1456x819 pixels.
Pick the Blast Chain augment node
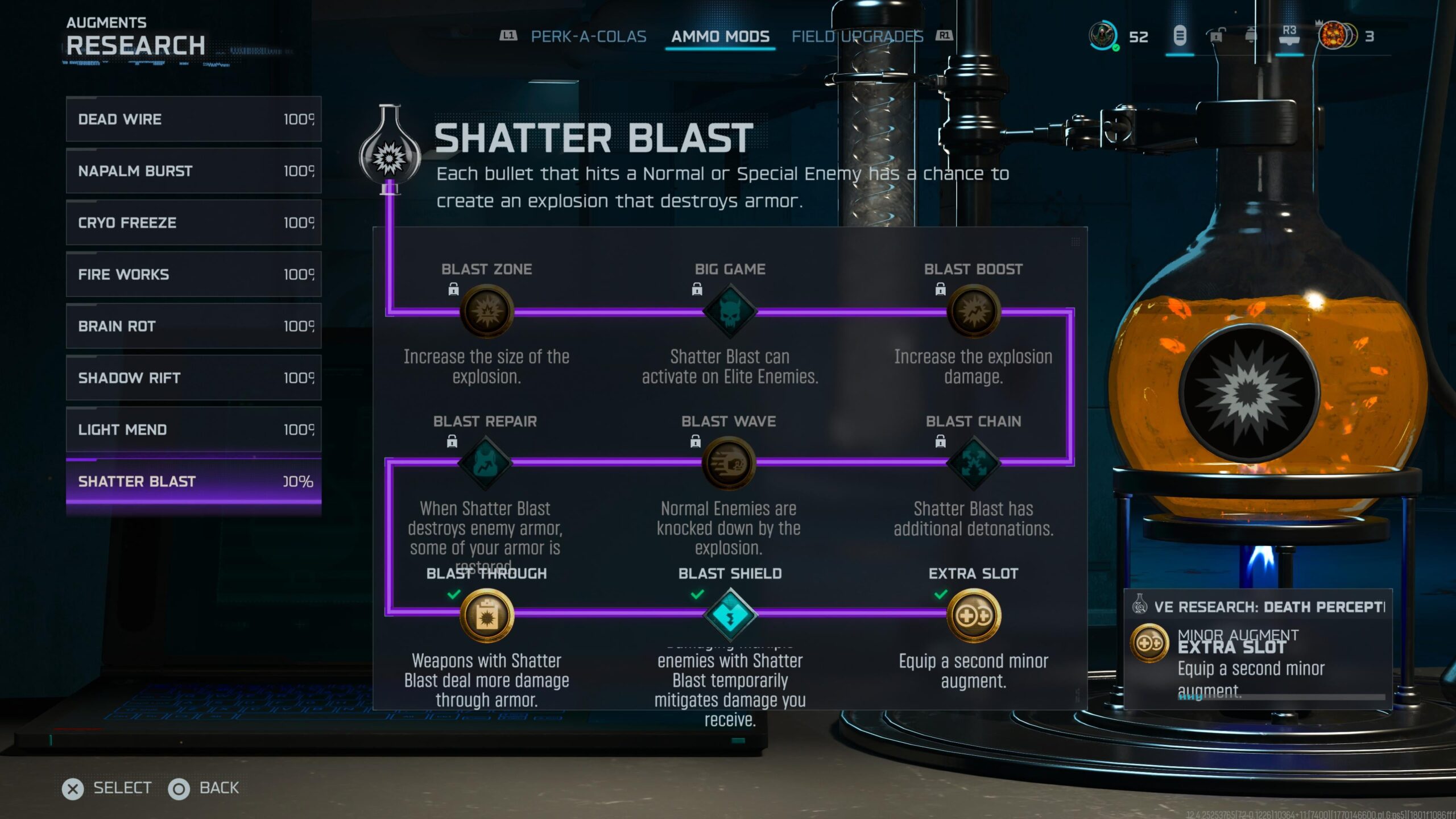point(973,464)
